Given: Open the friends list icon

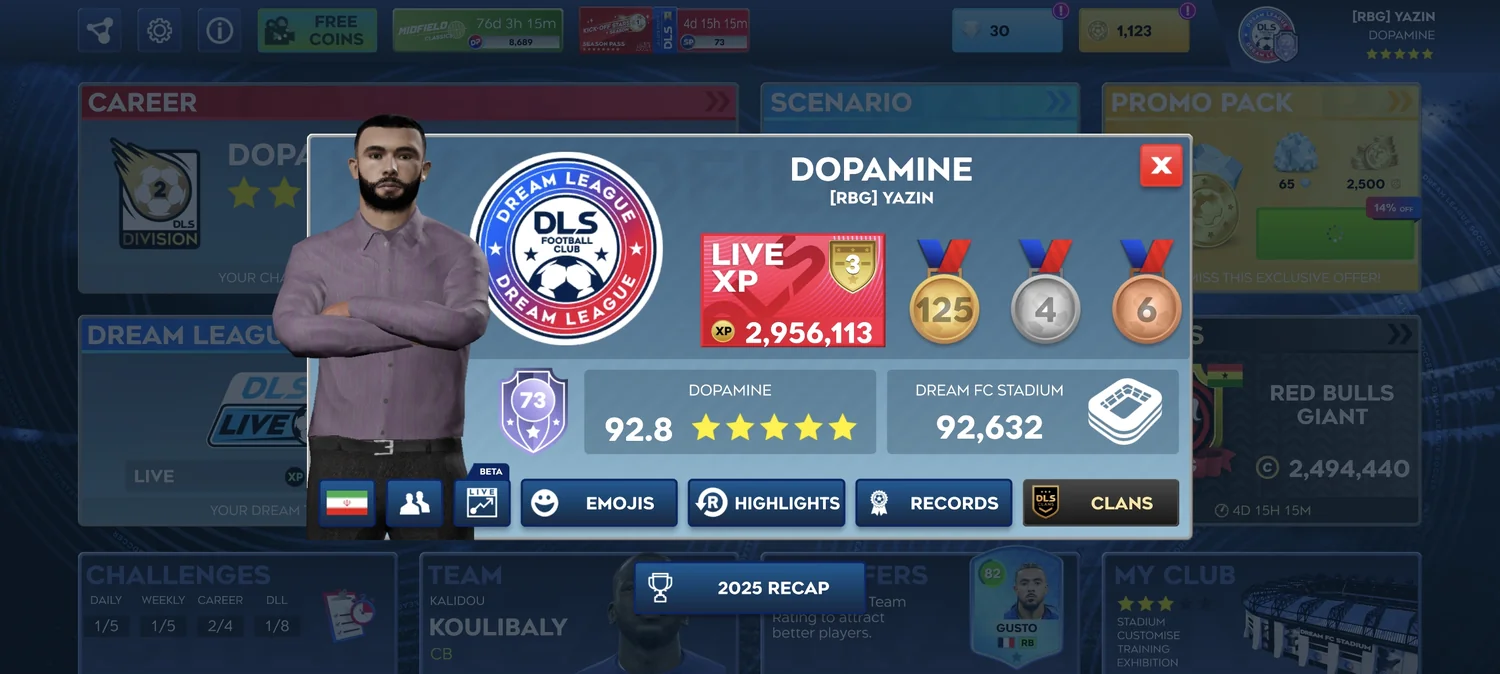Looking at the screenshot, I should point(415,503).
